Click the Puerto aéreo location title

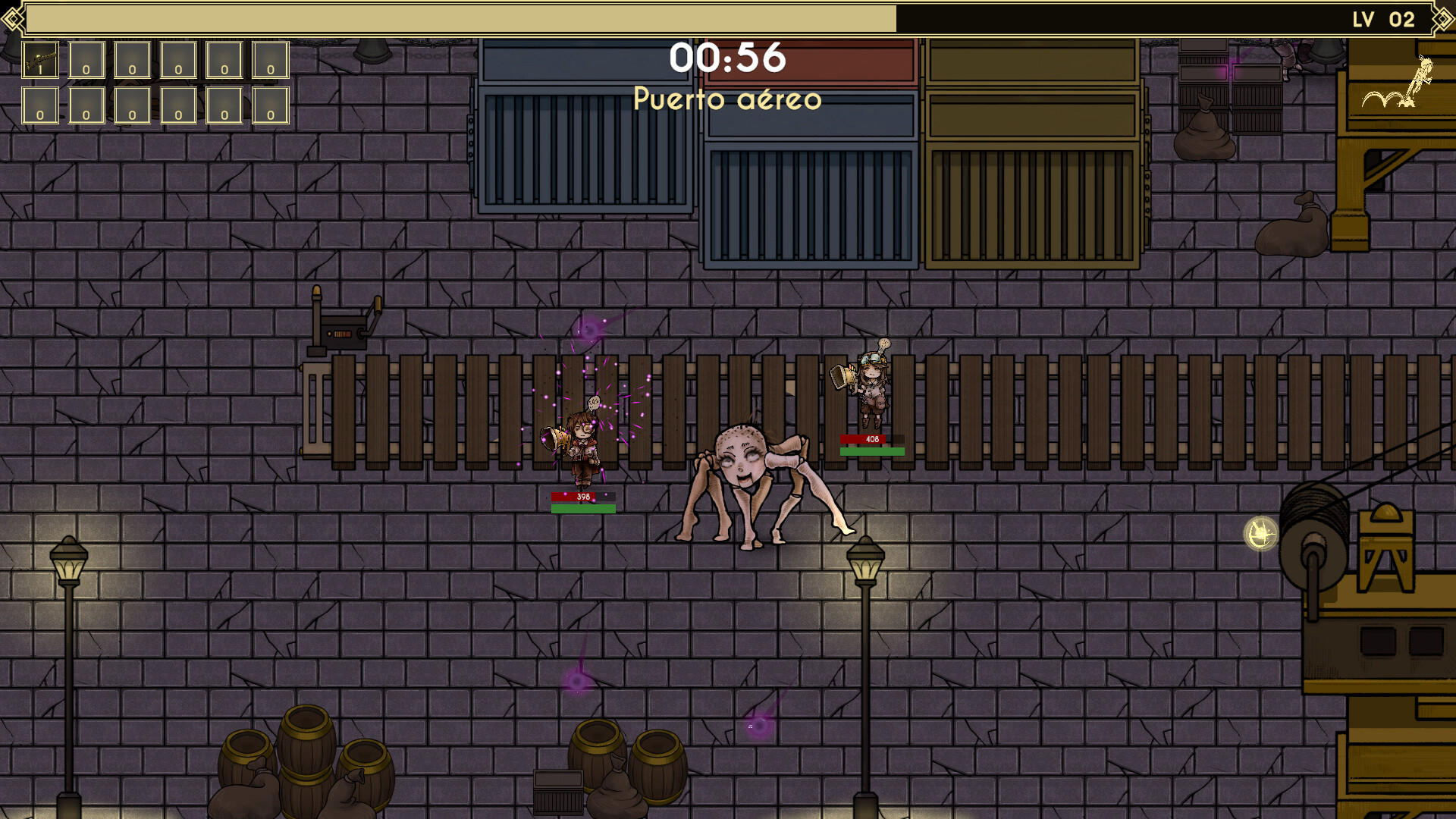point(727,99)
